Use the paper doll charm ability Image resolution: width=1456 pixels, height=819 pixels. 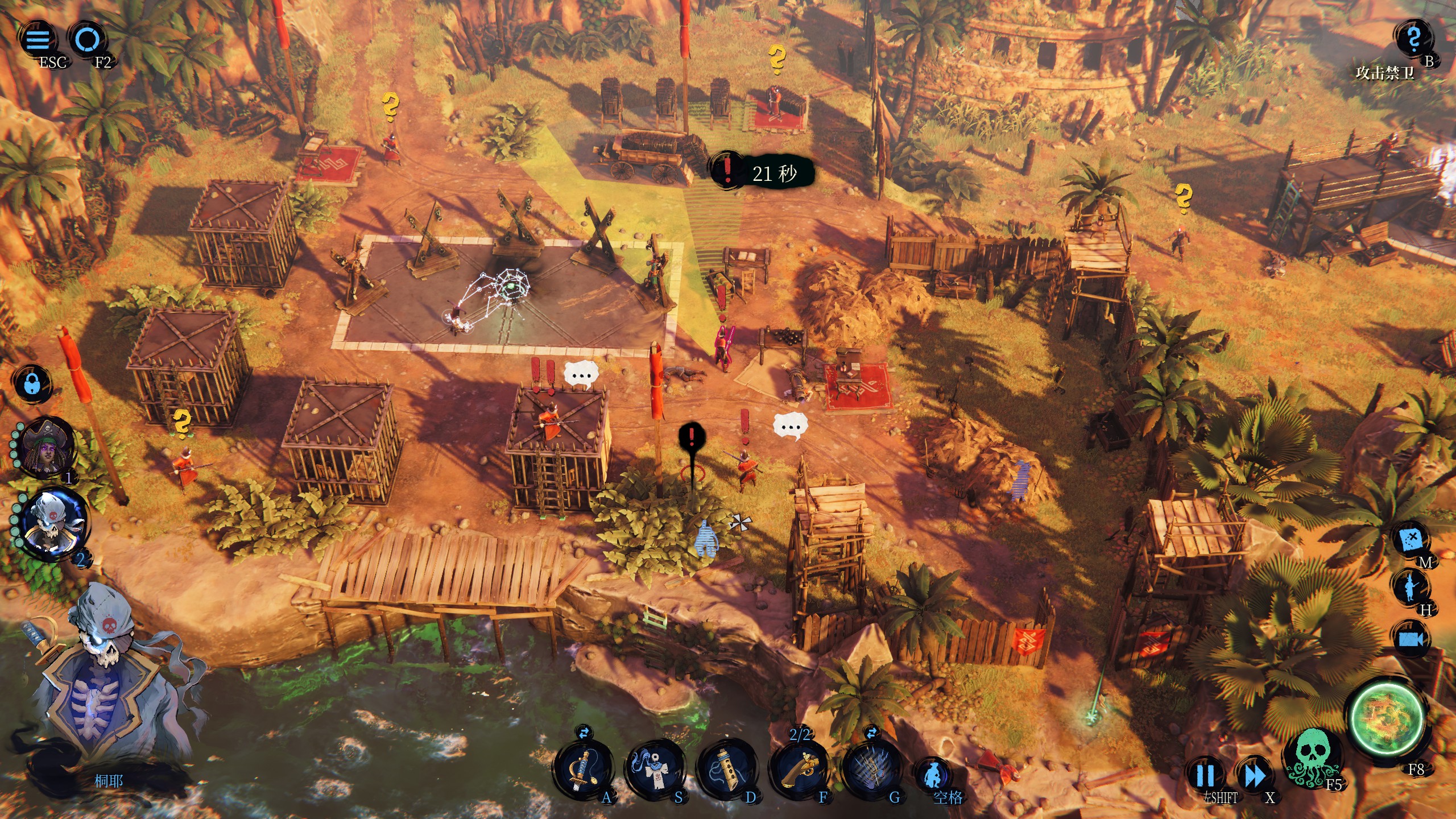click(655, 769)
